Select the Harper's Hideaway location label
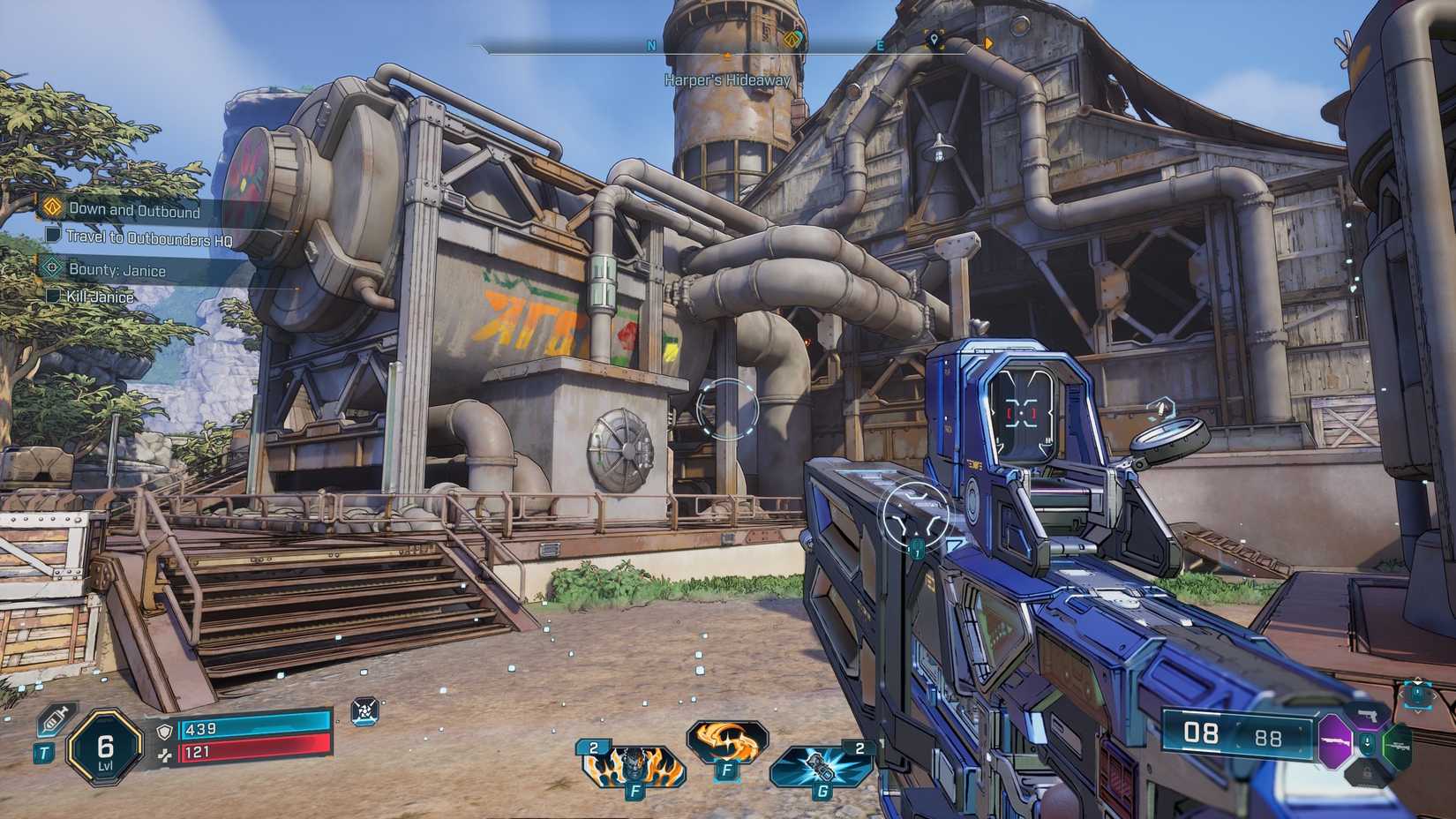This screenshot has width=1456, height=819. pos(728,79)
